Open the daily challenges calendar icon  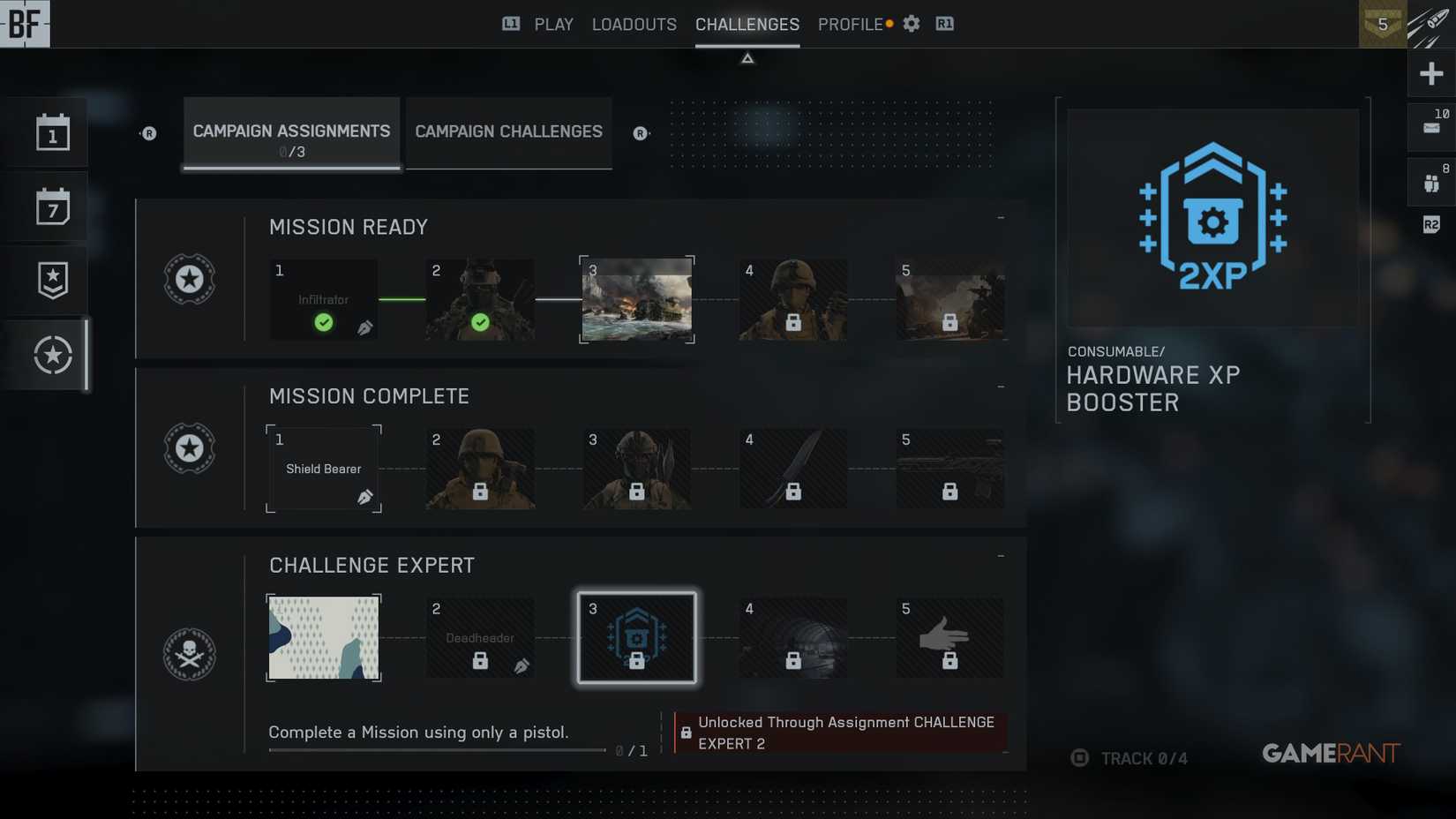(x=46, y=131)
